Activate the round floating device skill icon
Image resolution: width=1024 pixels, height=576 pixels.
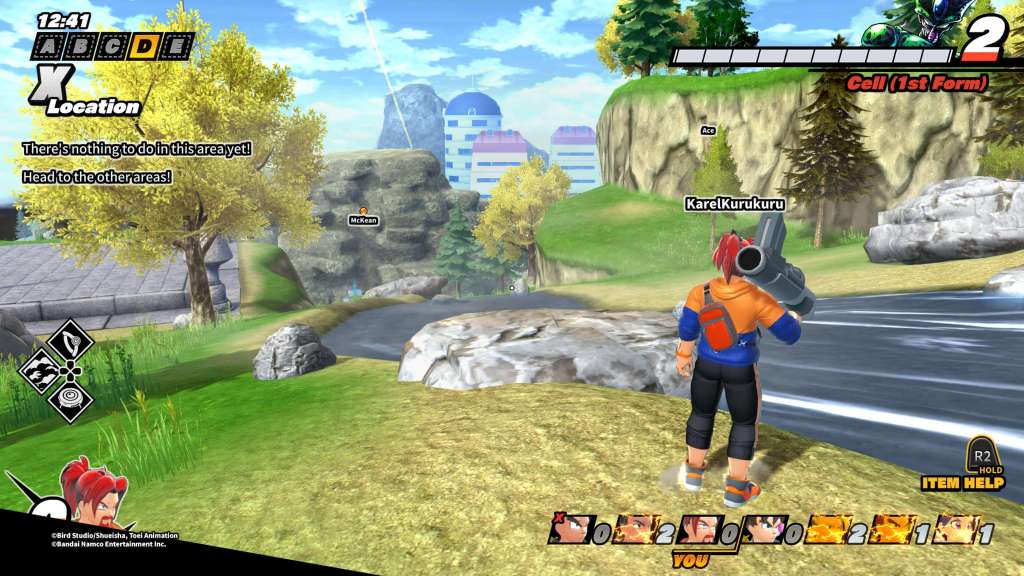click(70, 400)
